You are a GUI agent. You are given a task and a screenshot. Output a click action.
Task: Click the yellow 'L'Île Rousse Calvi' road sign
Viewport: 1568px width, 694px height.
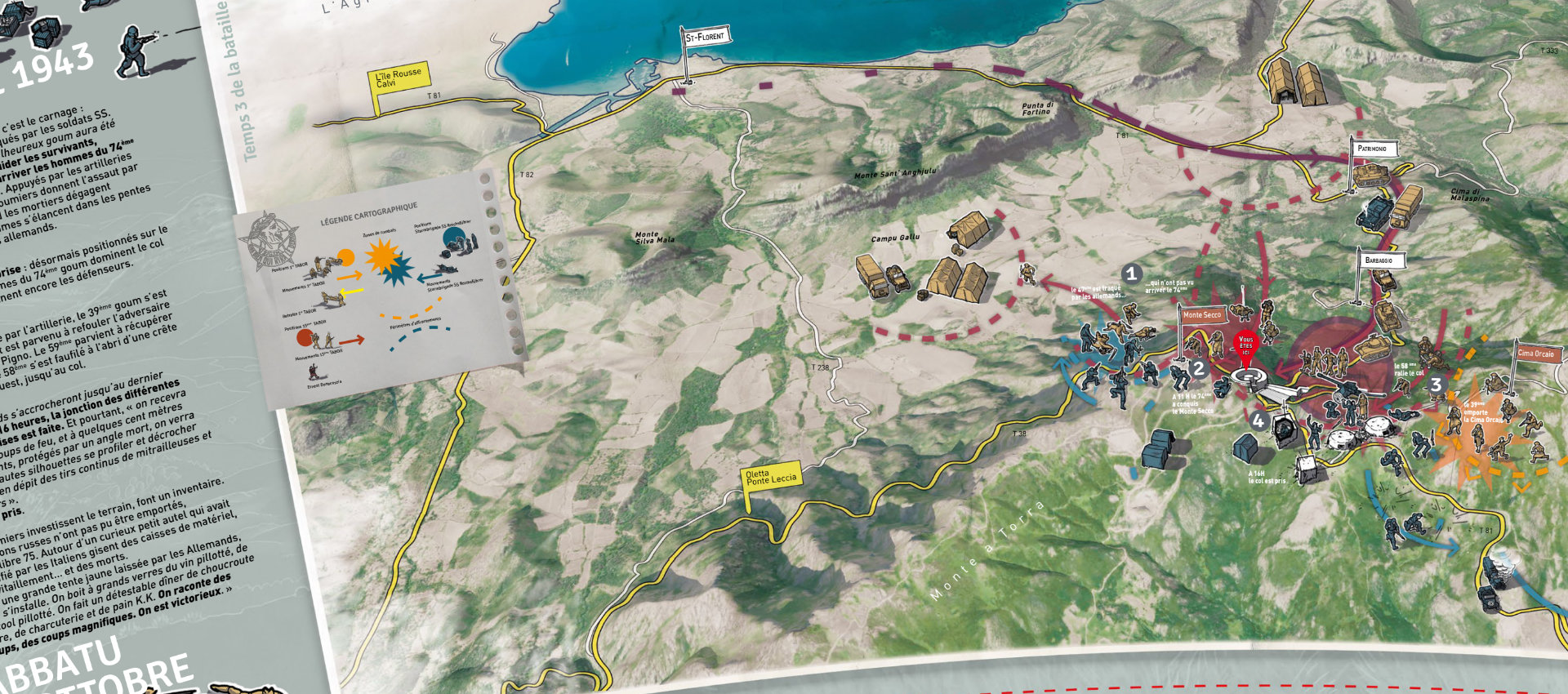pos(398,79)
